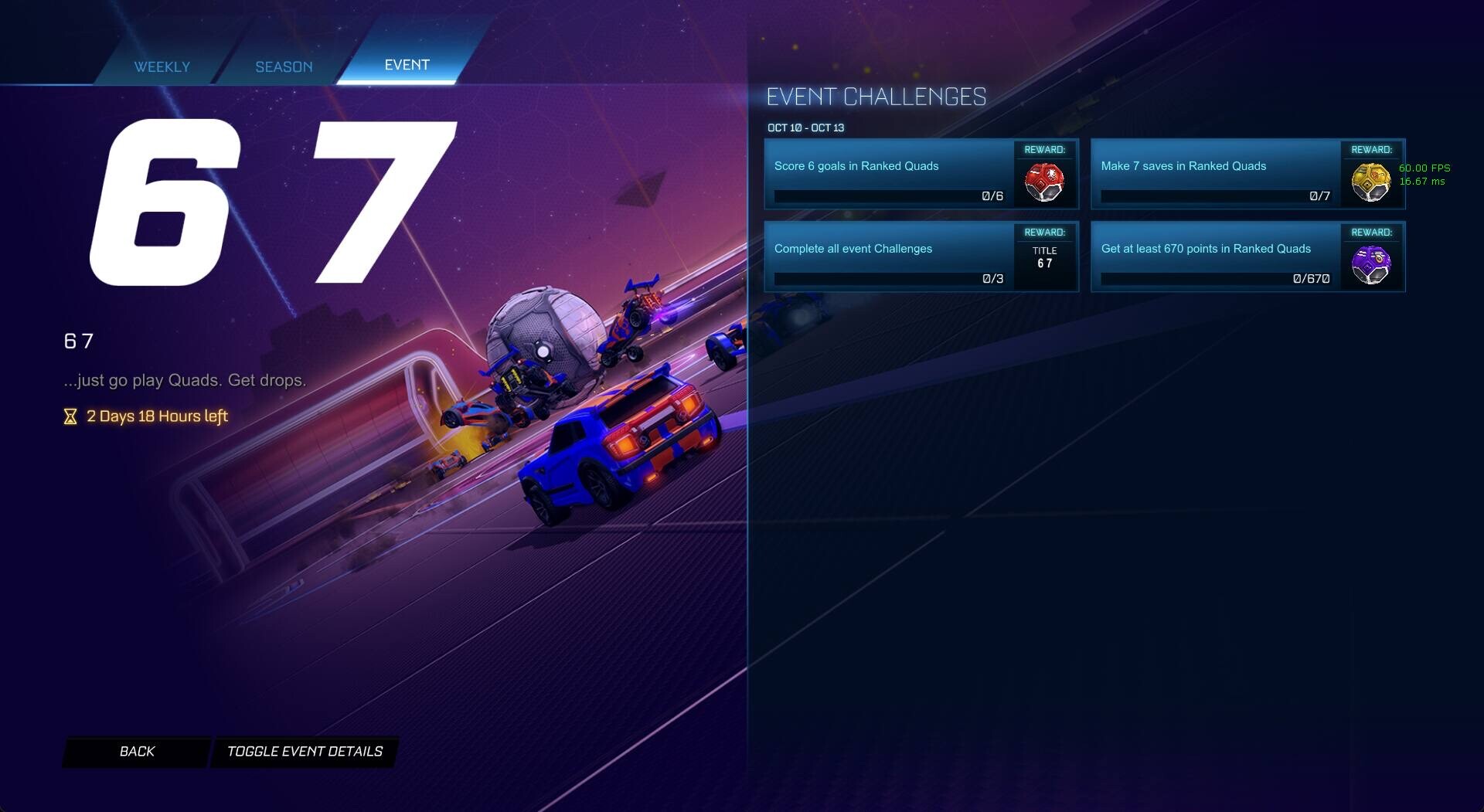Choose the Make 7 saves challenge

click(1215, 174)
